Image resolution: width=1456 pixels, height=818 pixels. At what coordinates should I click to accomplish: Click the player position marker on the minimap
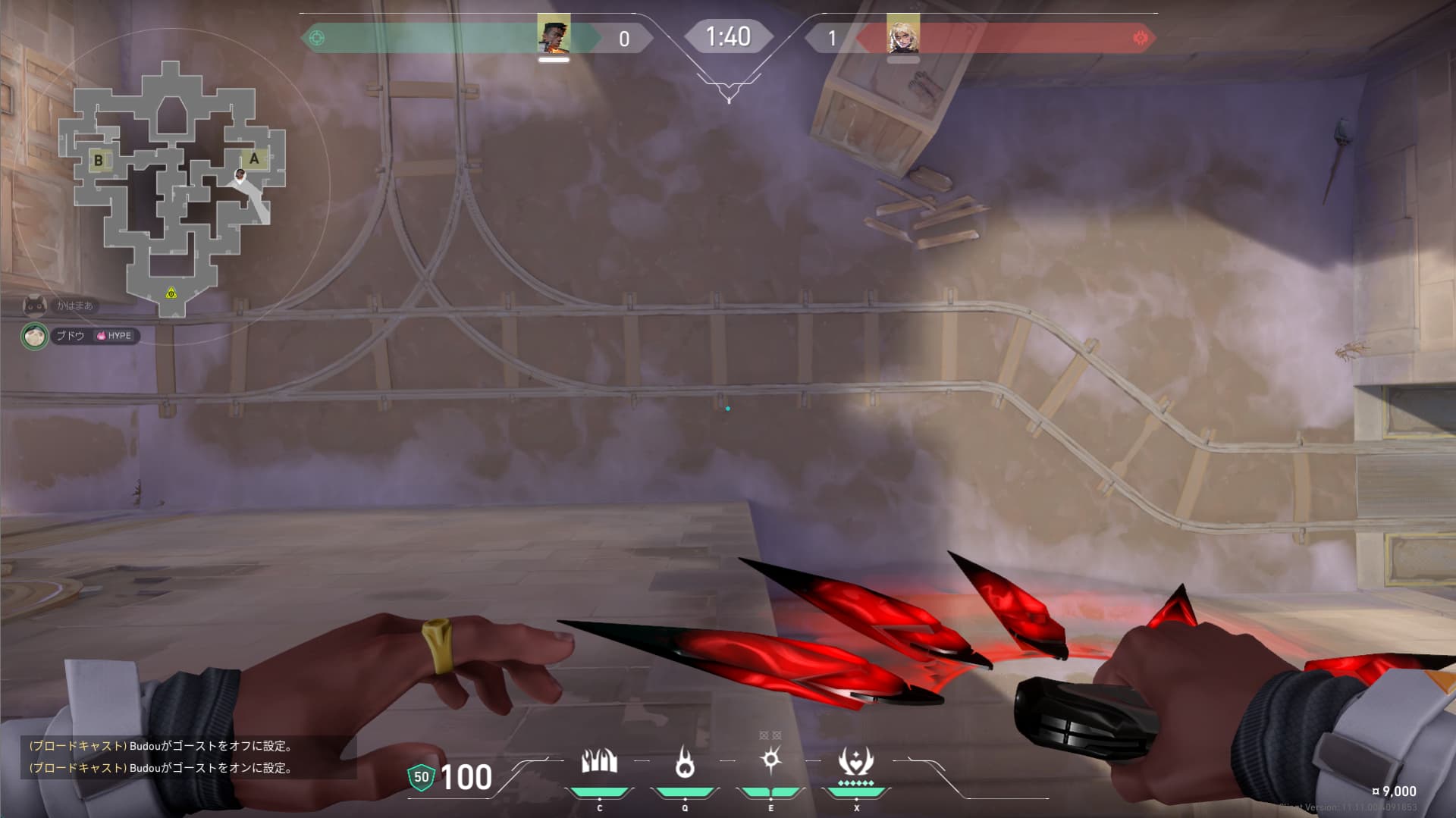tap(240, 177)
